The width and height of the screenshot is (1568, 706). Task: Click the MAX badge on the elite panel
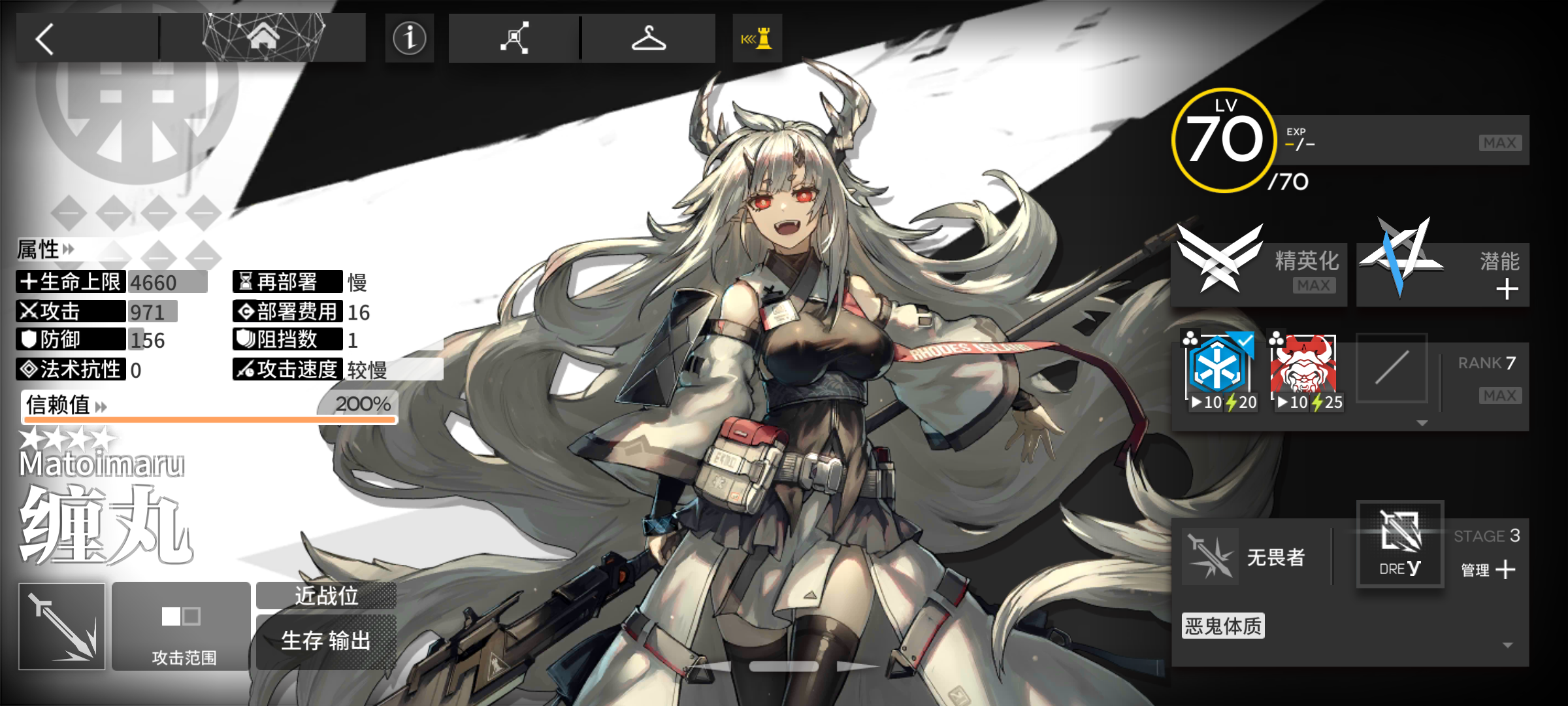(1313, 284)
